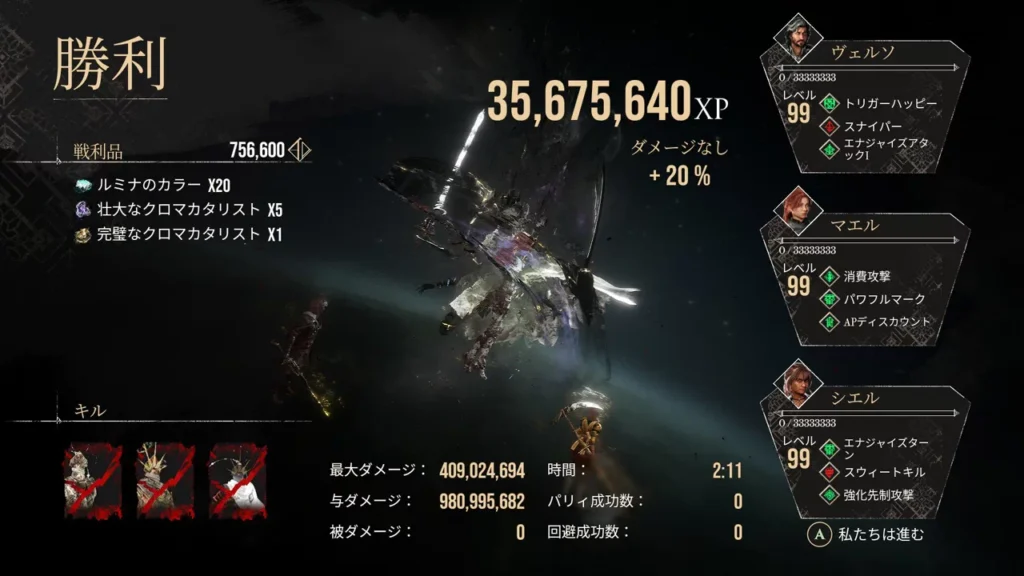Click the トリガーハッピー skill icon
This screenshot has height=576, width=1024.
coord(827,103)
